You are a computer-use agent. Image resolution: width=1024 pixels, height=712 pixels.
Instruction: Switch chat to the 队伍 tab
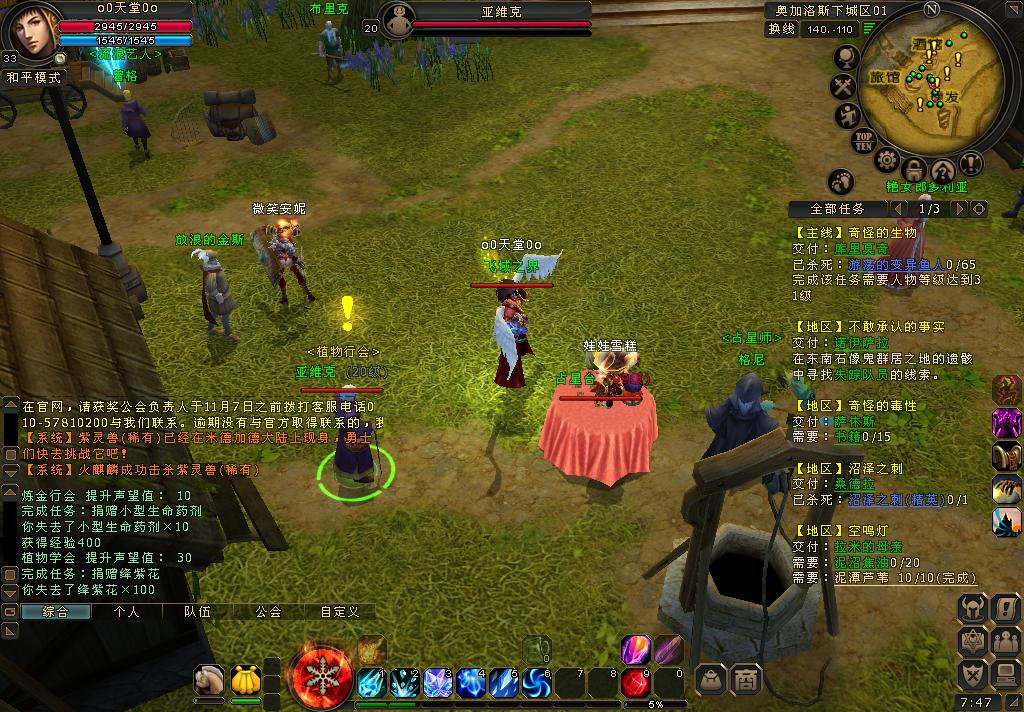coord(197,611)
